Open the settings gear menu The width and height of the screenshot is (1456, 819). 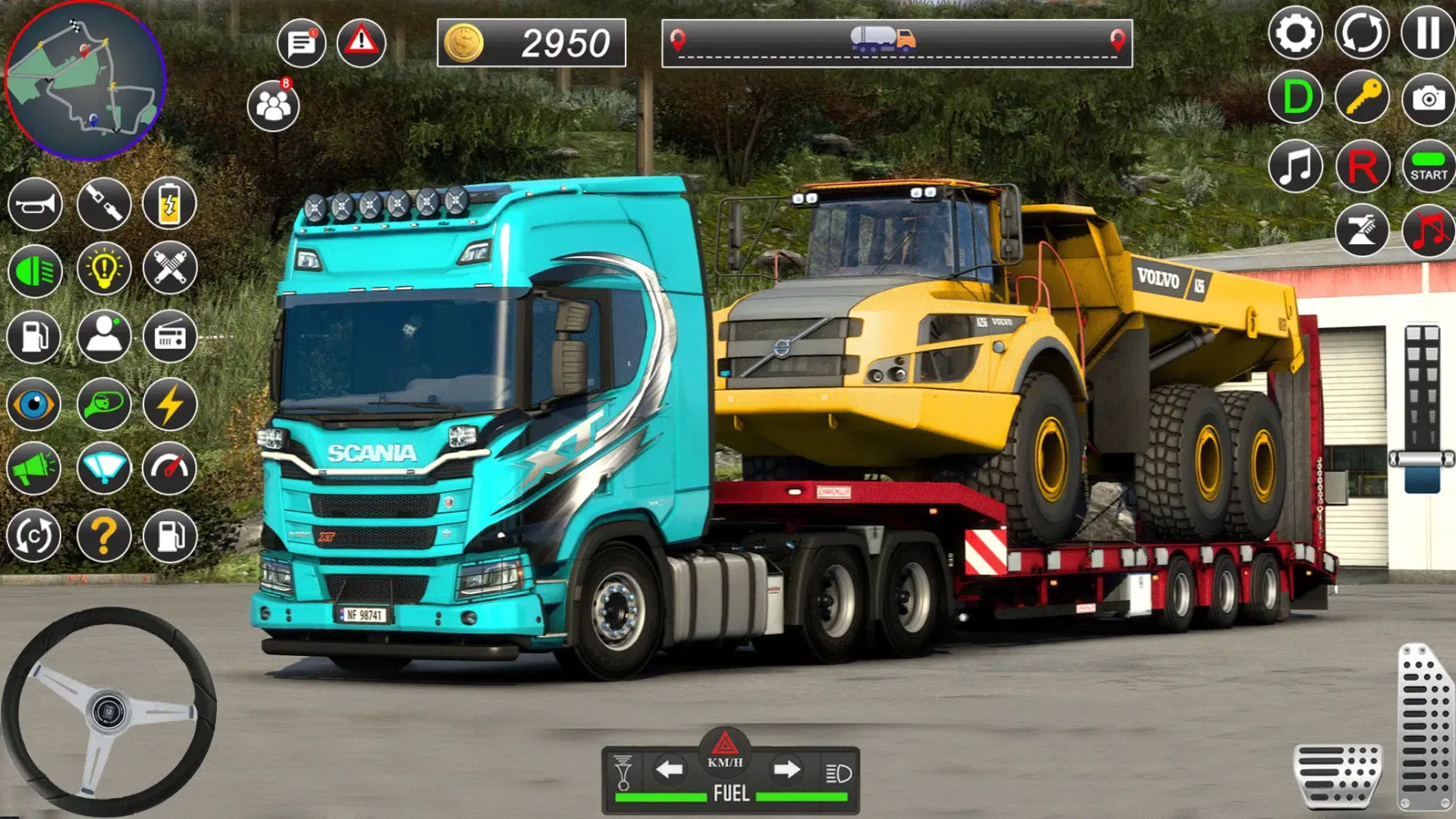pos(1295,34)
